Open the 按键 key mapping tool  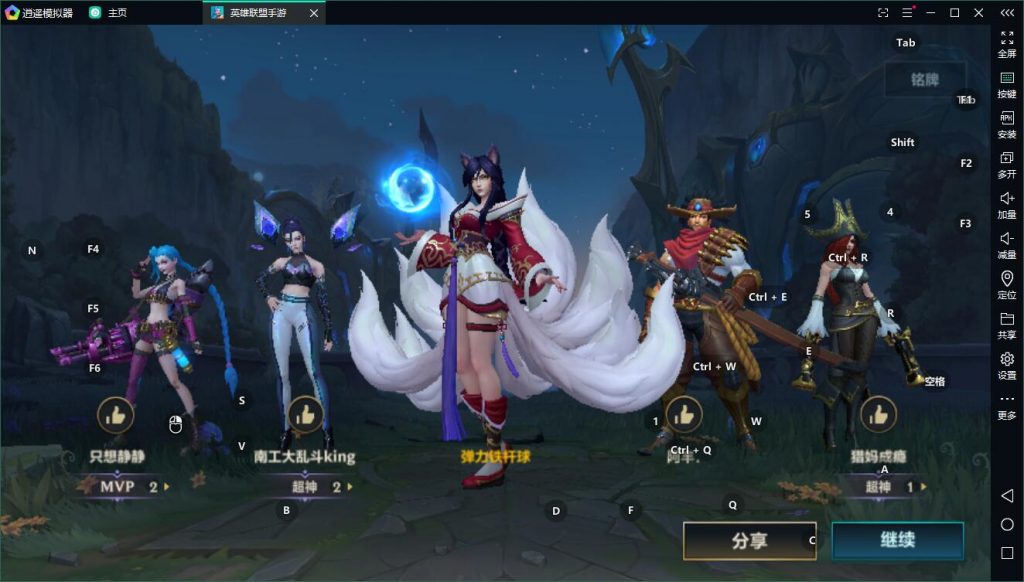click(1007, 84)
